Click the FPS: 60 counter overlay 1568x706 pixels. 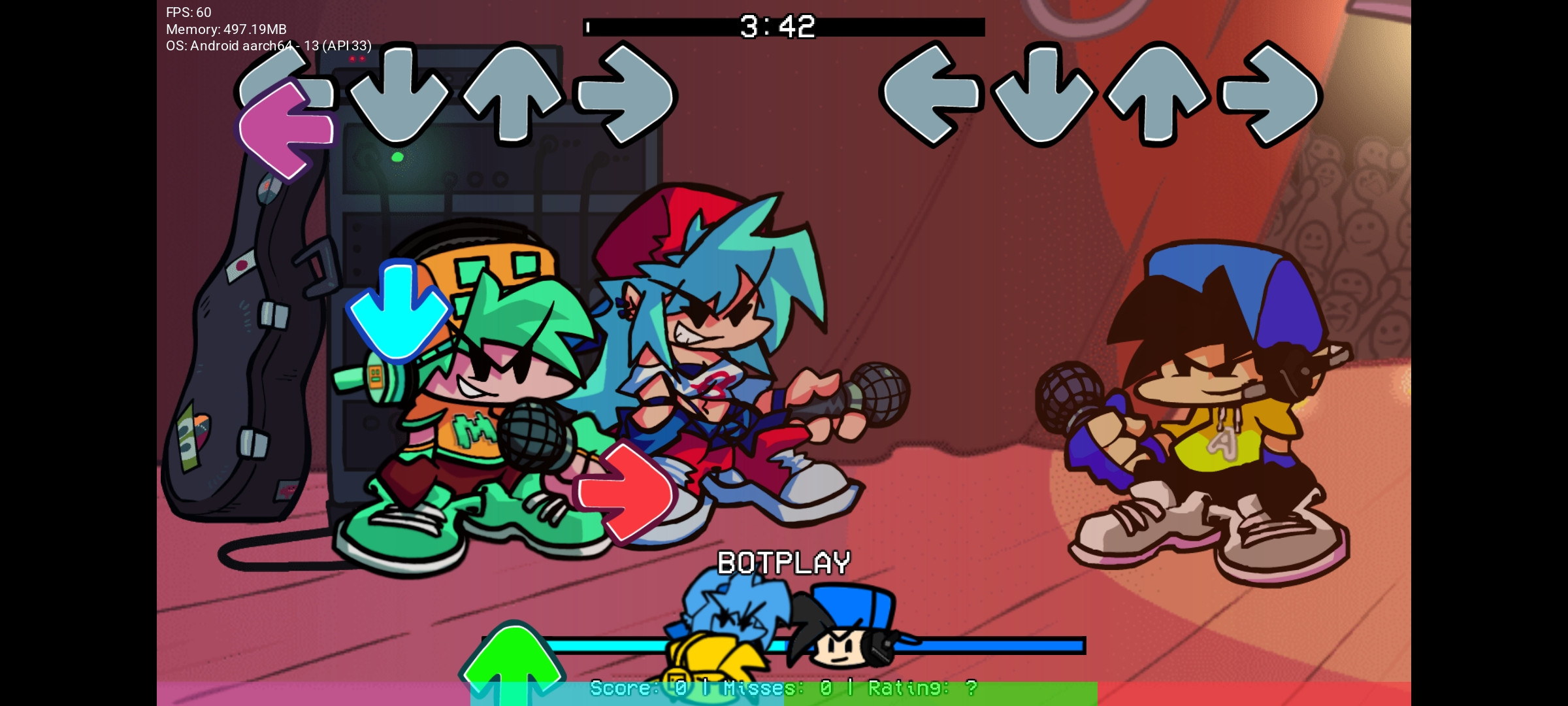pyautogui.click(x=186, y=11)
